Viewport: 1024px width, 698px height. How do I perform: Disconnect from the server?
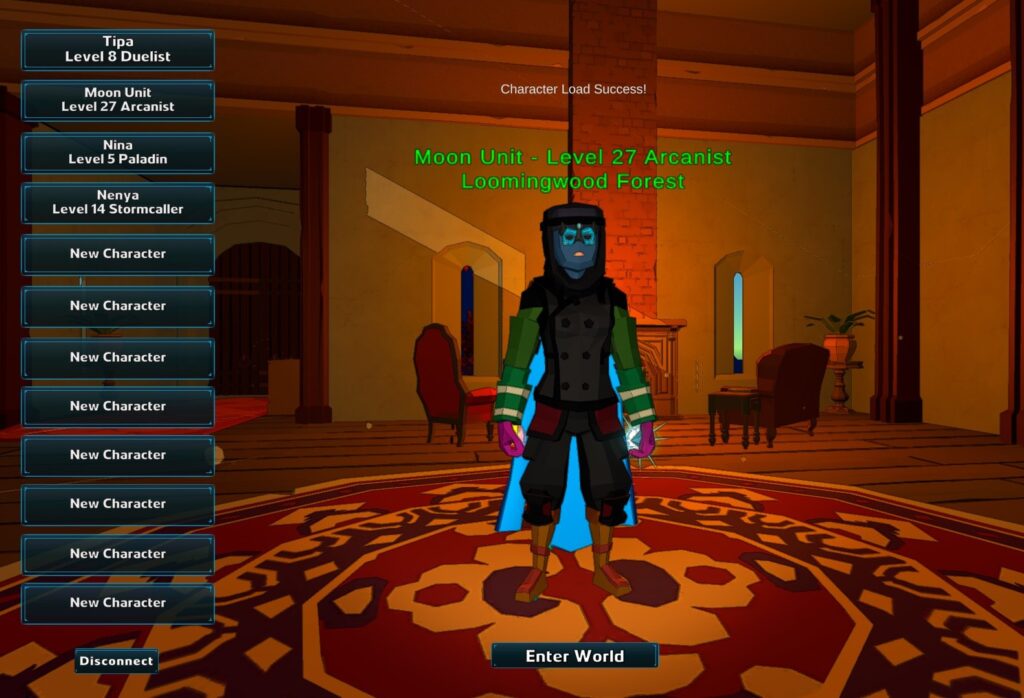116,661
